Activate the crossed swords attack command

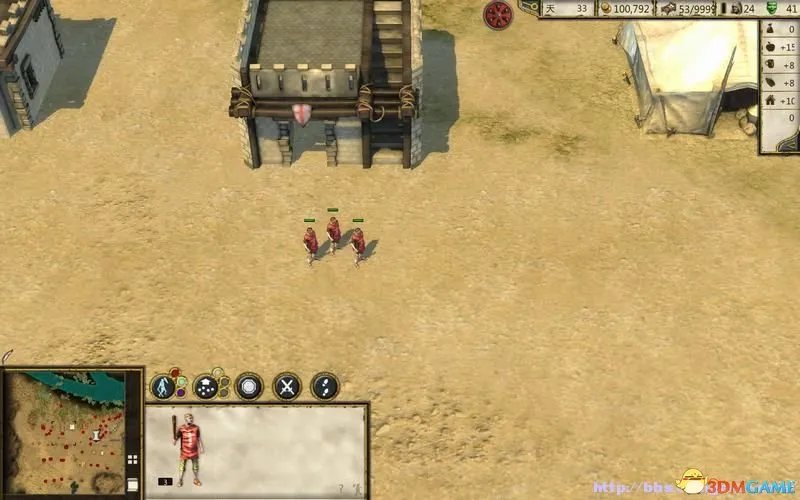point(287,386)
